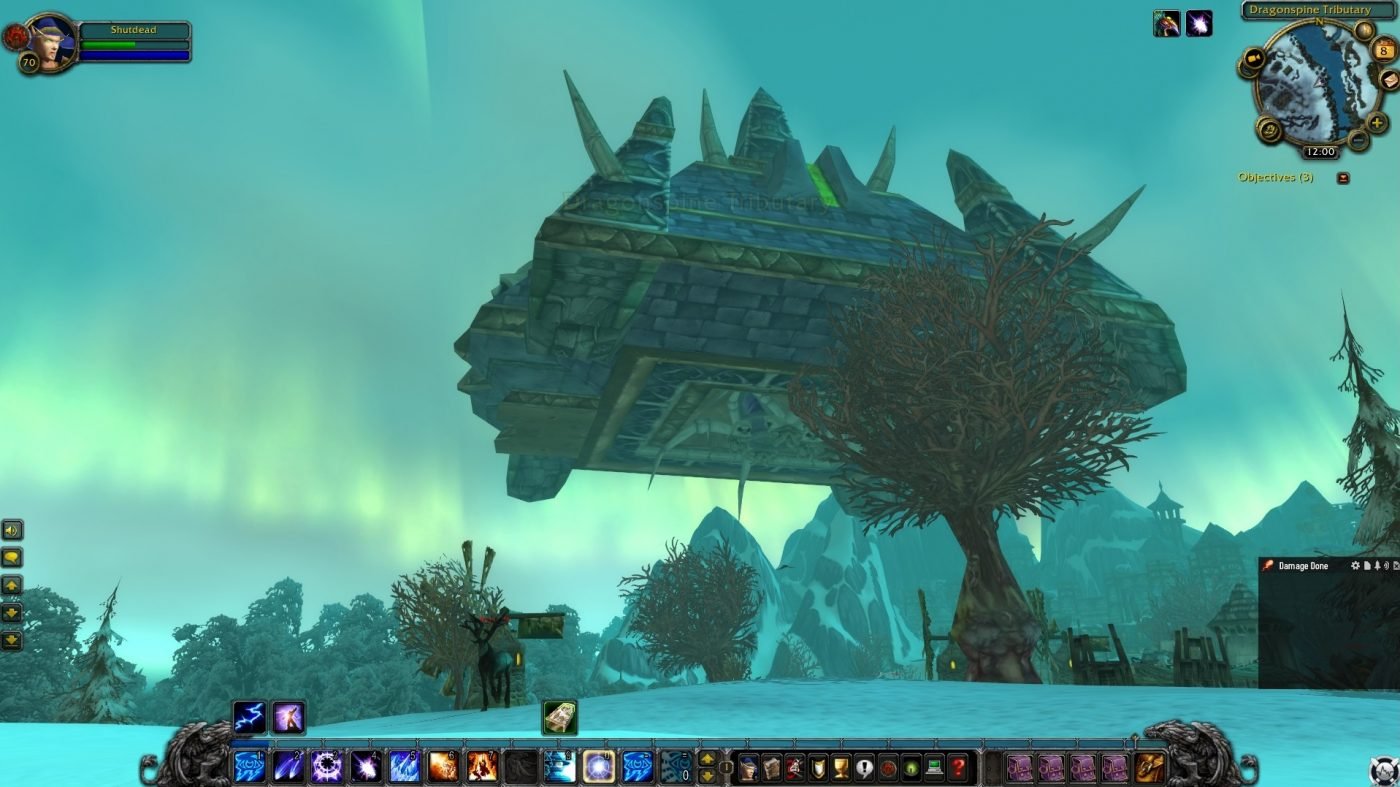Use the lightning bolt button above action bar
1400x787 pixels.
pyautogui.click(x=249, y=716)
